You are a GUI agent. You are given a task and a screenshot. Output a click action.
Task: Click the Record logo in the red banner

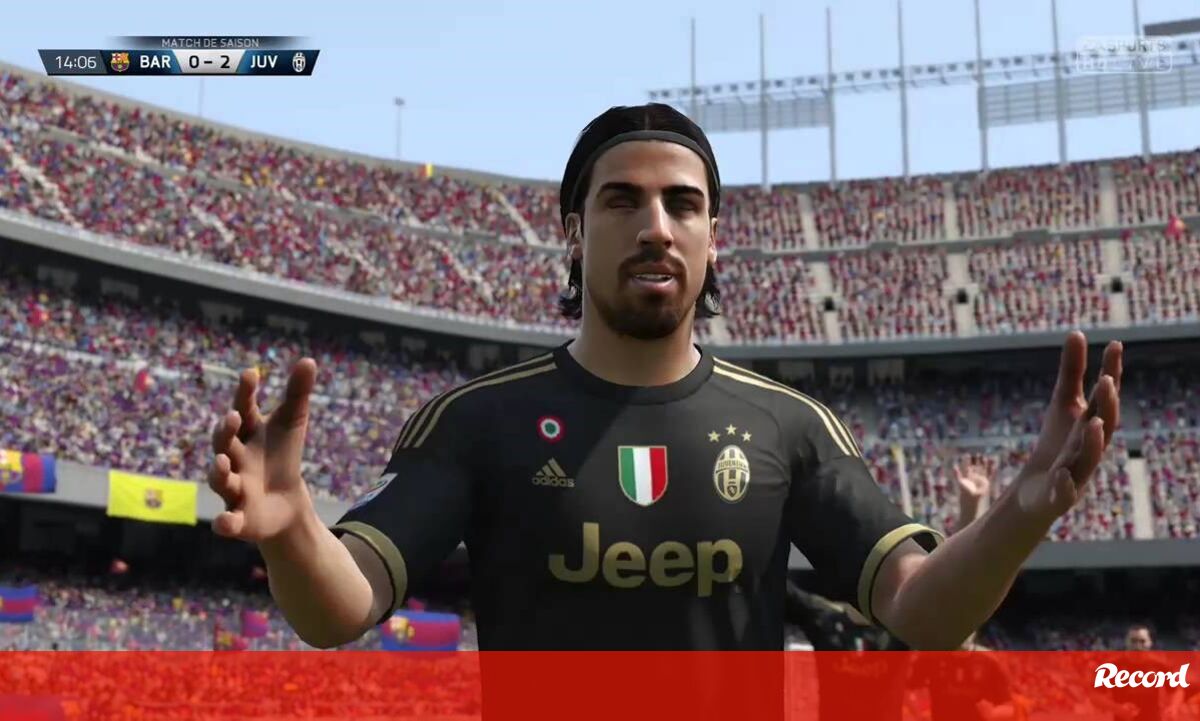tap(1141, 677)
